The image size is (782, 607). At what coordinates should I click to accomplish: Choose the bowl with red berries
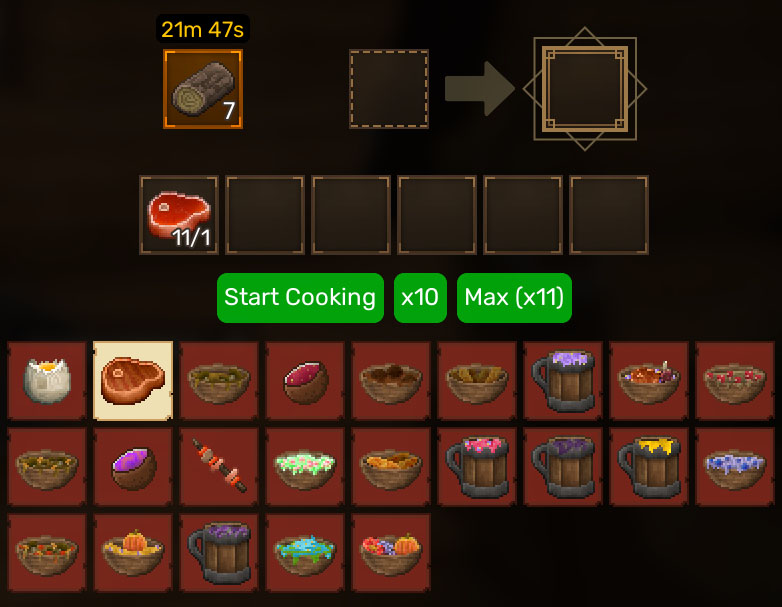tap(735, 381)
